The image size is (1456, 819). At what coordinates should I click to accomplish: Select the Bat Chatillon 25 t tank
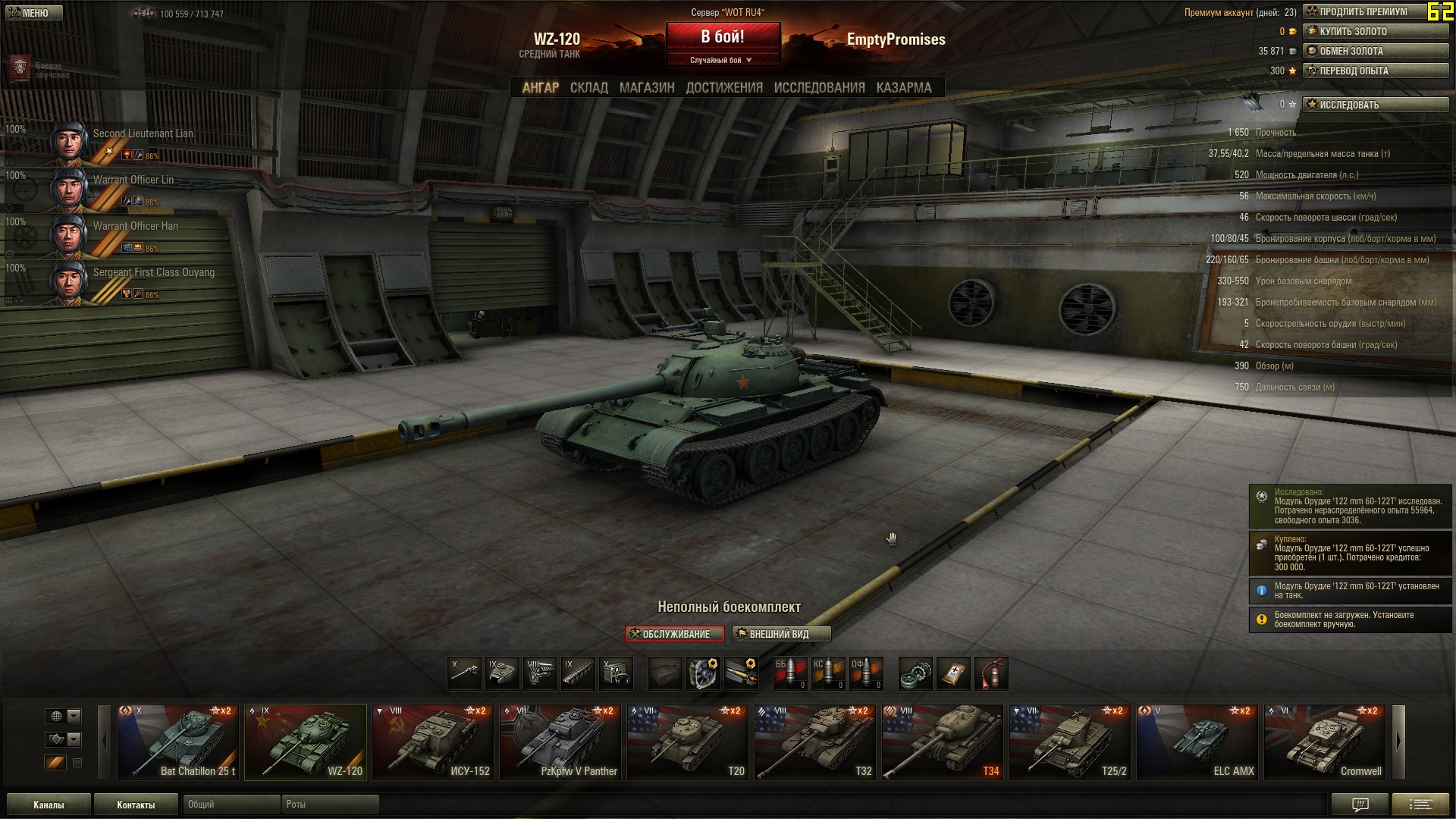tap(177, 742)
